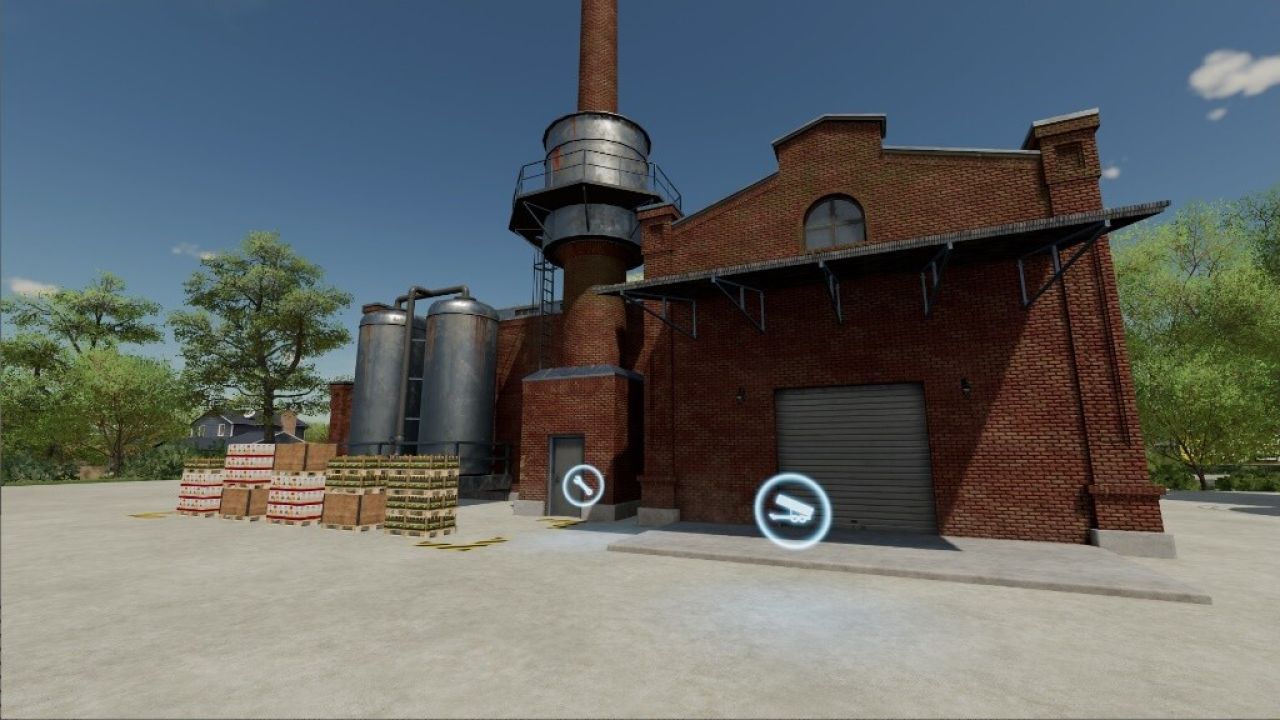Click the wrench symbol inside the glowing circle
The width and height of the screenshot is (1280, 720).
pyautogui.click(x=585, y=486)
